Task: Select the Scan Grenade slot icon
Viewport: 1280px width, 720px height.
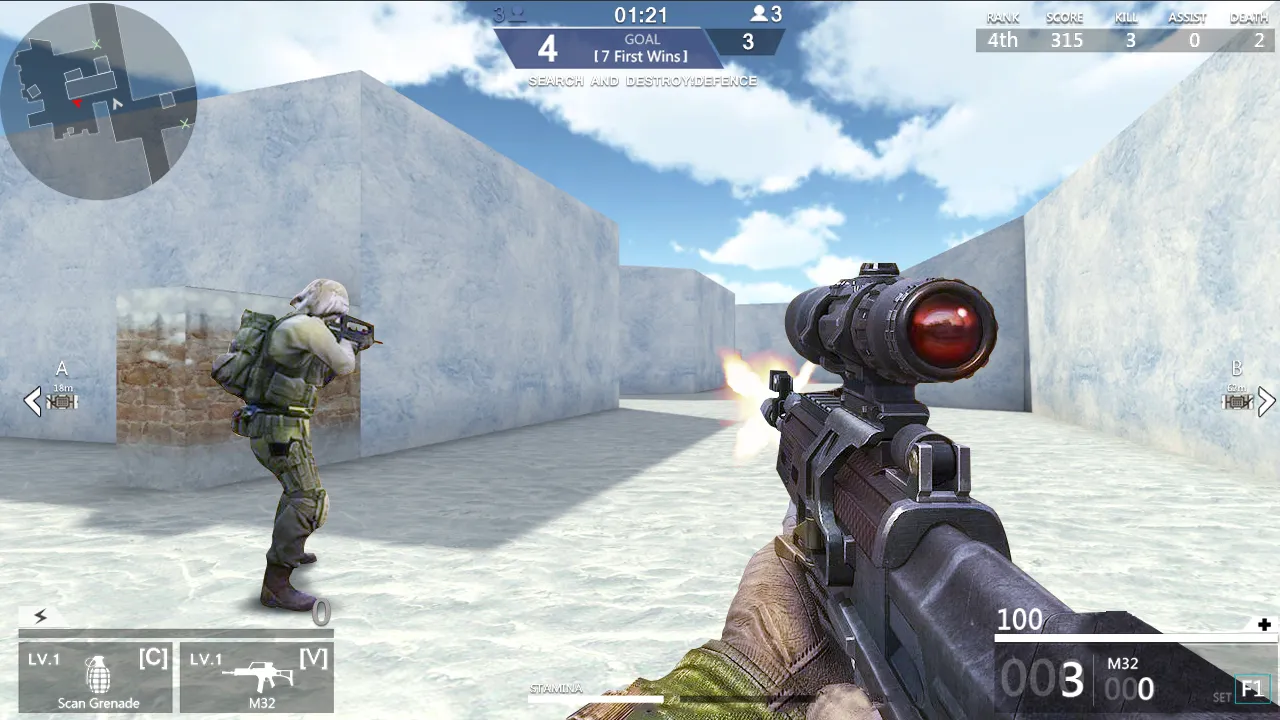Action: 97,675
